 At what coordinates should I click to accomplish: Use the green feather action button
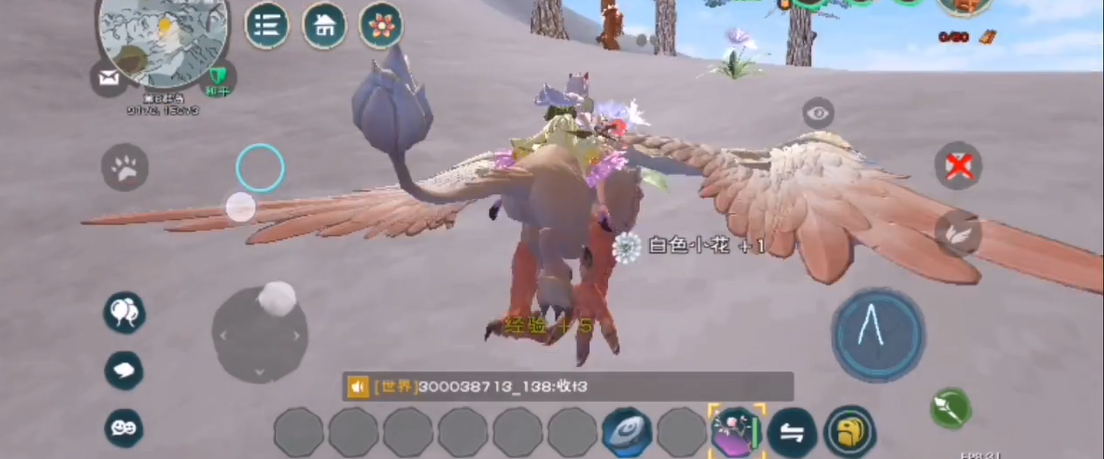point(950,408)
